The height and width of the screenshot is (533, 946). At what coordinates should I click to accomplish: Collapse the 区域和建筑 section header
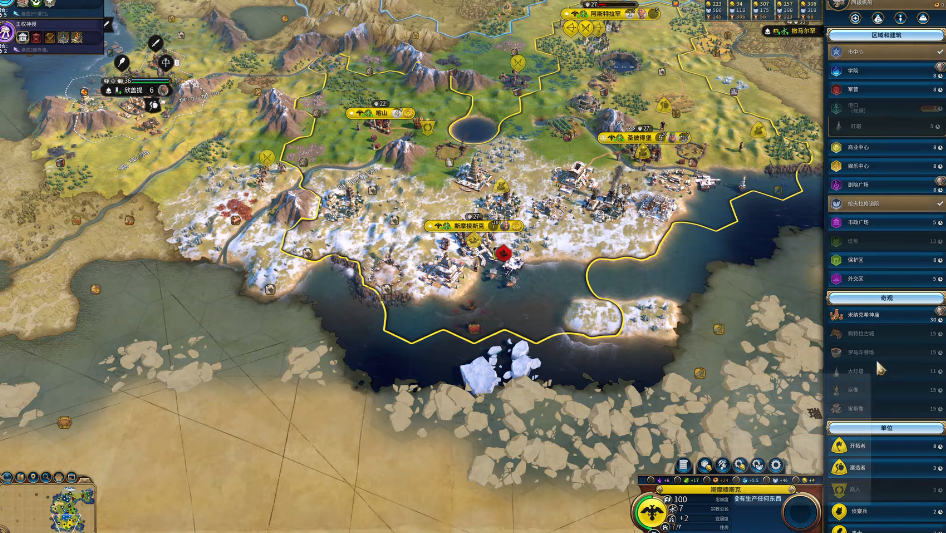[x=885, y=35]
